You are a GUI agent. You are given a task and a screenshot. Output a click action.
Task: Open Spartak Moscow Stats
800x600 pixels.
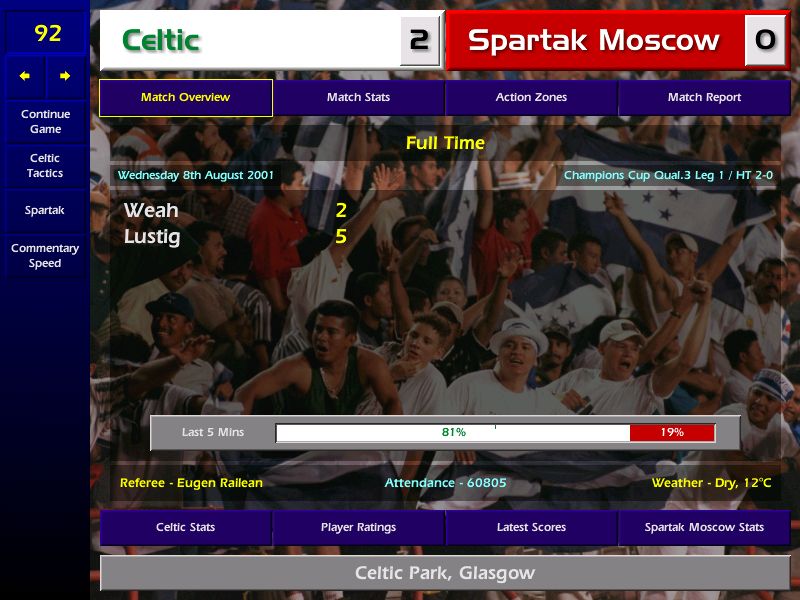pos(704,527)
